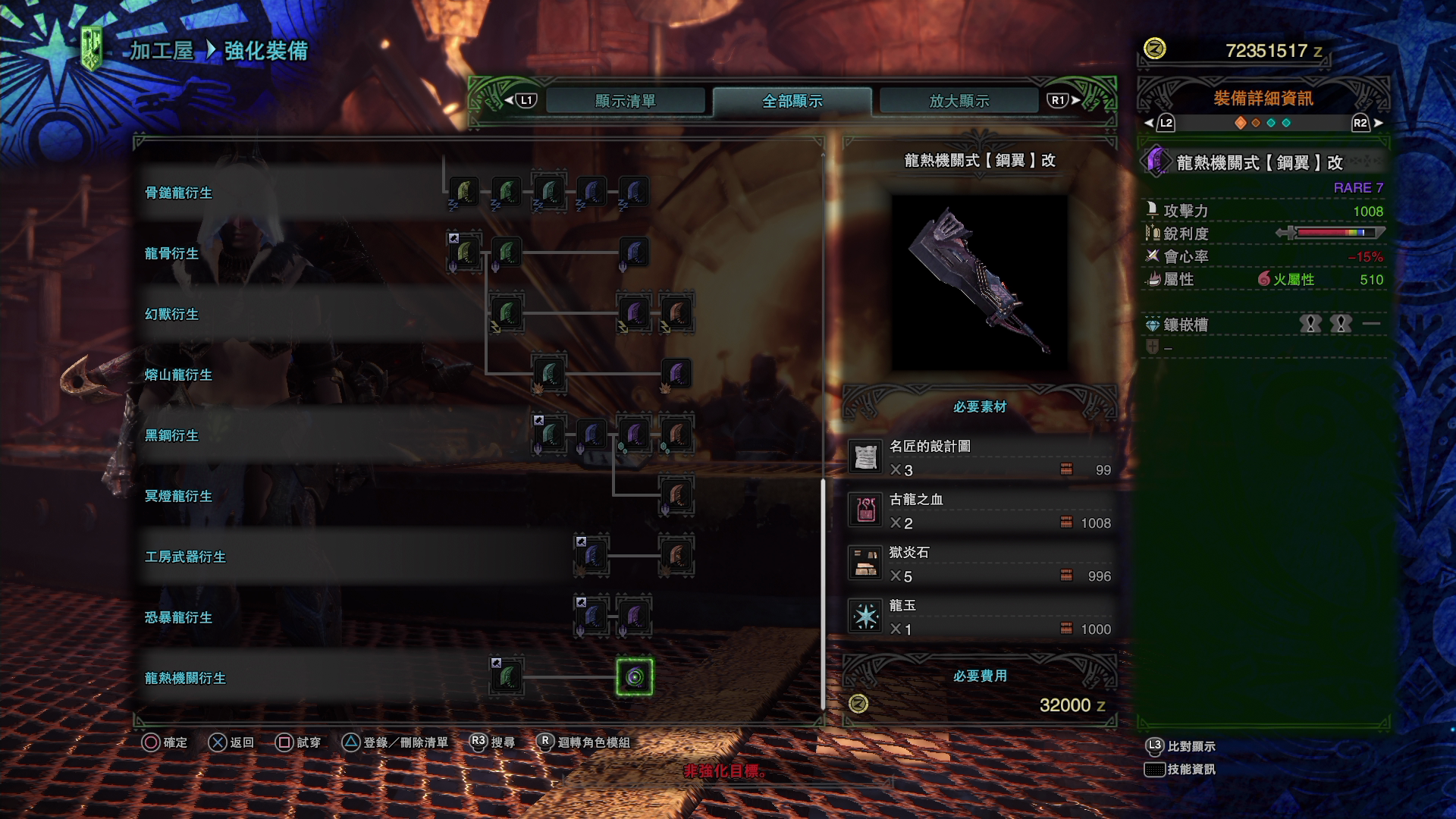
Task: Select the 龍玉 material row
Action: point(980,617)
